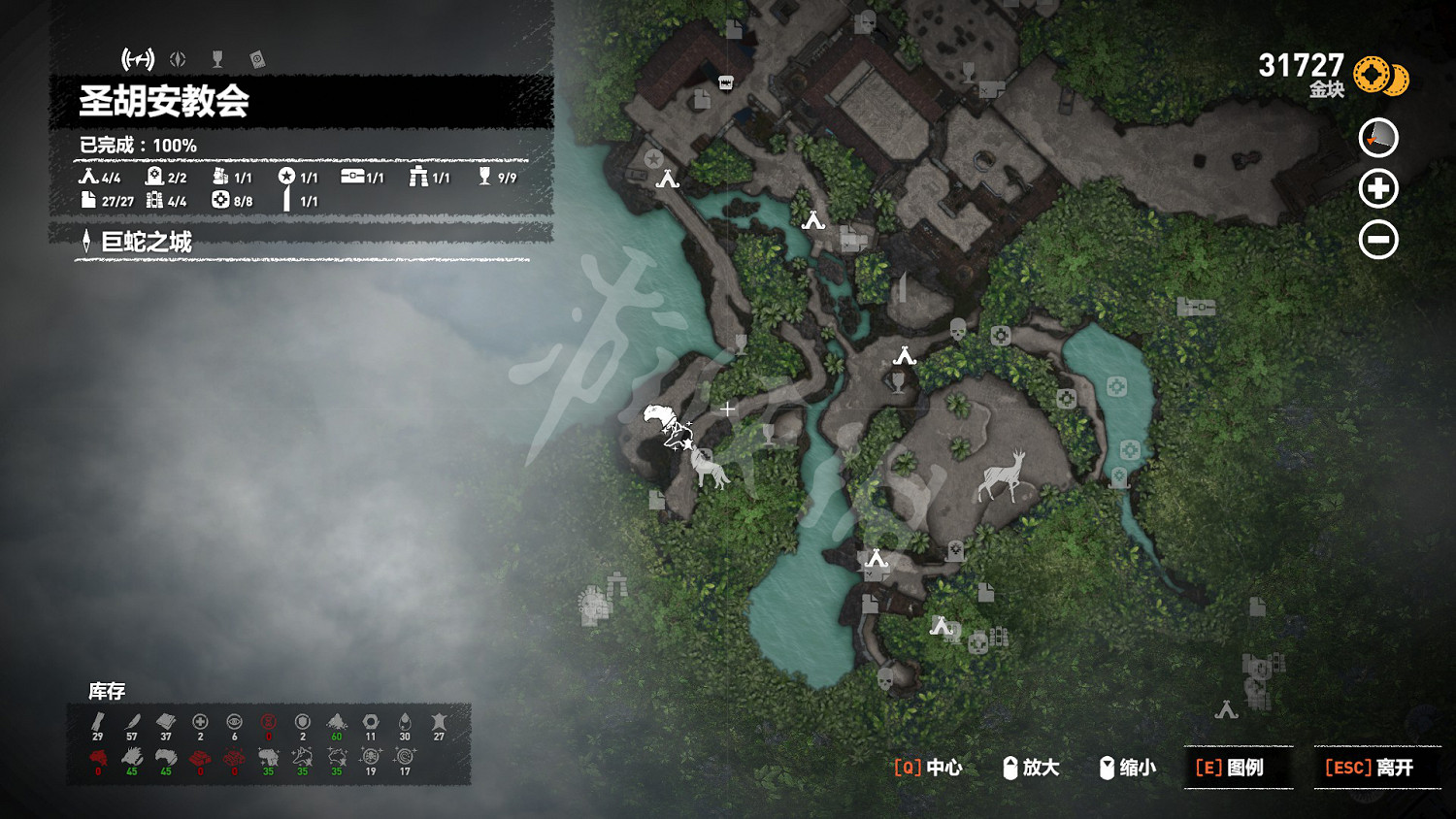Switch to the compass skills tab
The height and width of the screenshot is (819, 1456).
click(178, 59)
